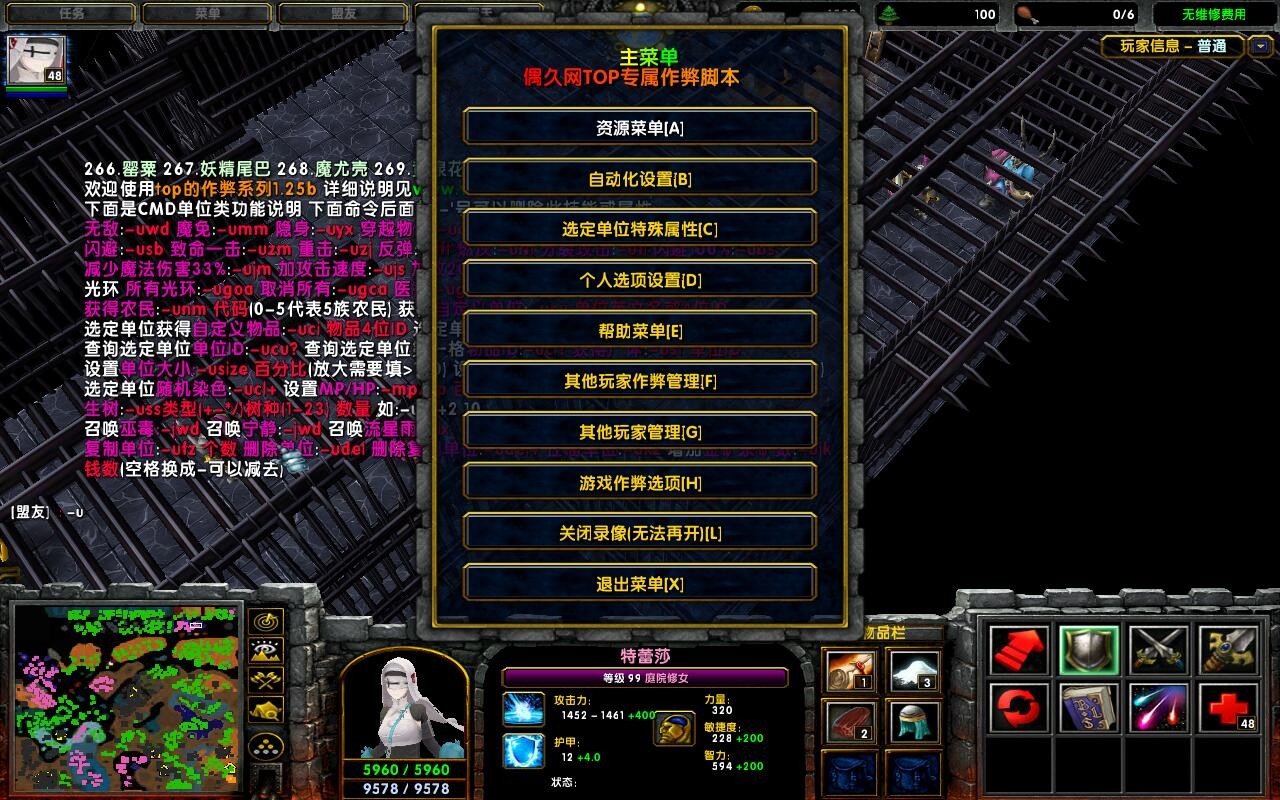
Task: Open the 资源菜单[A] resource menu
Action: coord(640,128)
